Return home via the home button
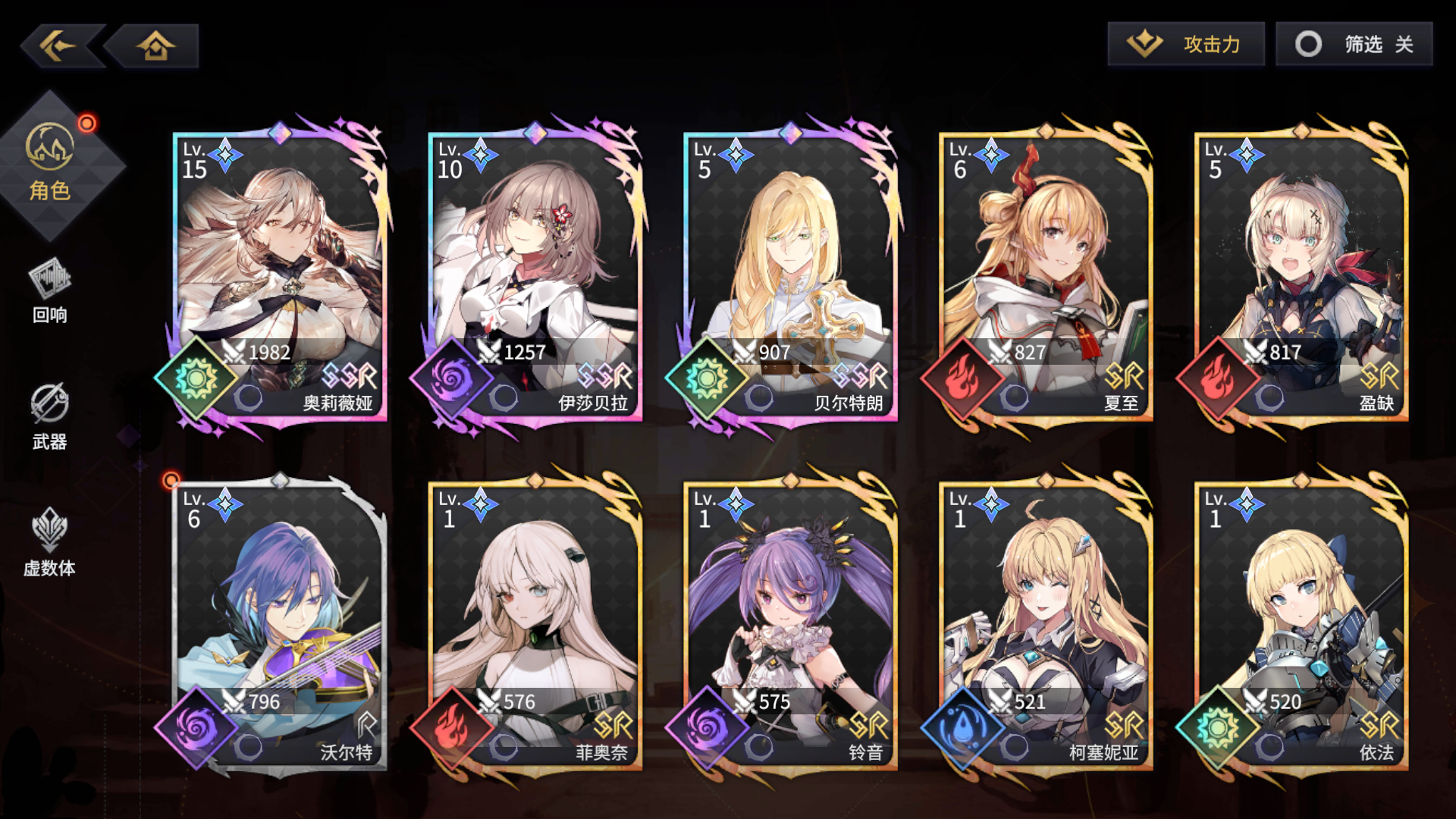The width and height of the screenshot is (1456, 819). pyautogui.click(x=155, y=47)
